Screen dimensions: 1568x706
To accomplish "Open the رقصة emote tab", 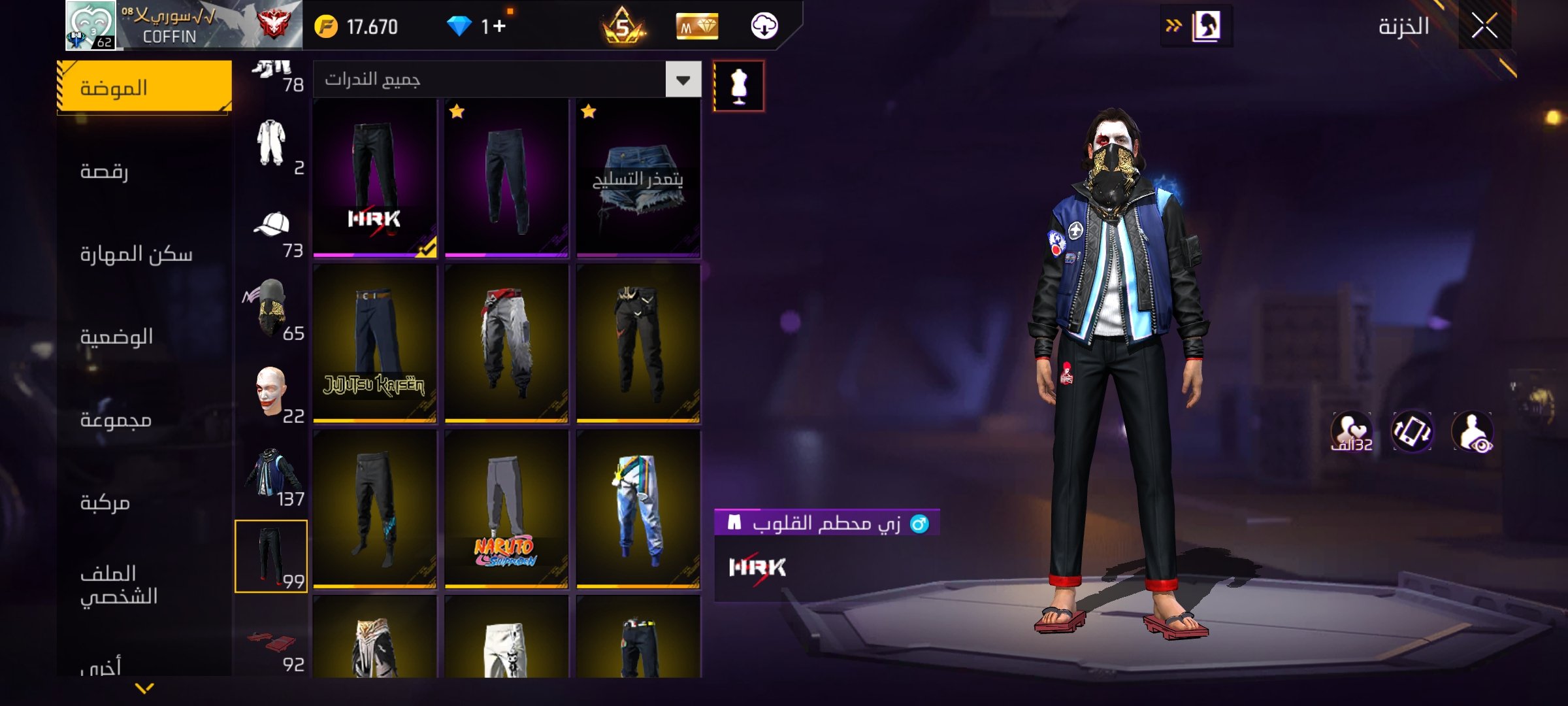I will pyautogui.click(x=144, y=171).
